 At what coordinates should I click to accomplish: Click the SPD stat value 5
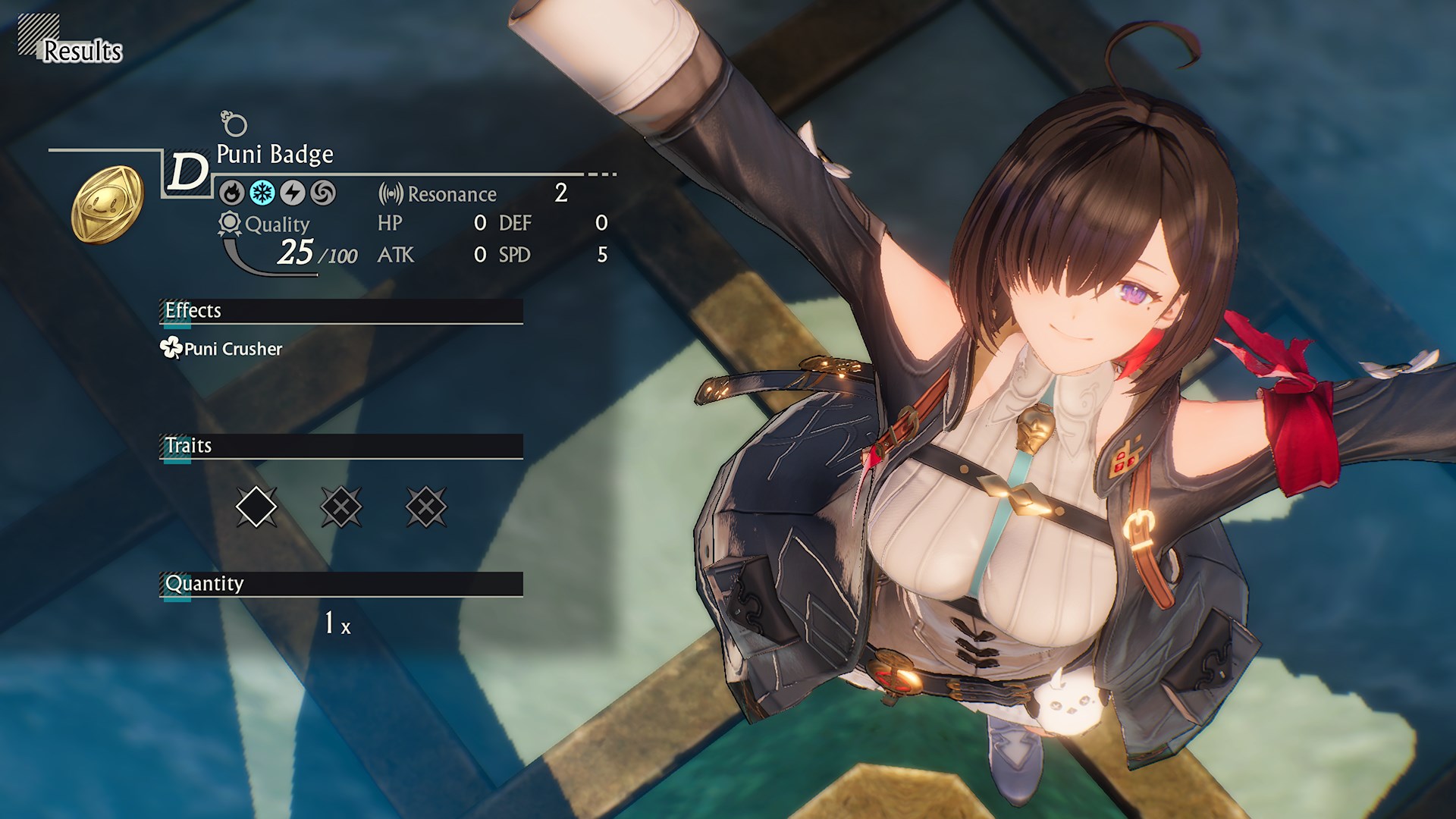[601, 256]
